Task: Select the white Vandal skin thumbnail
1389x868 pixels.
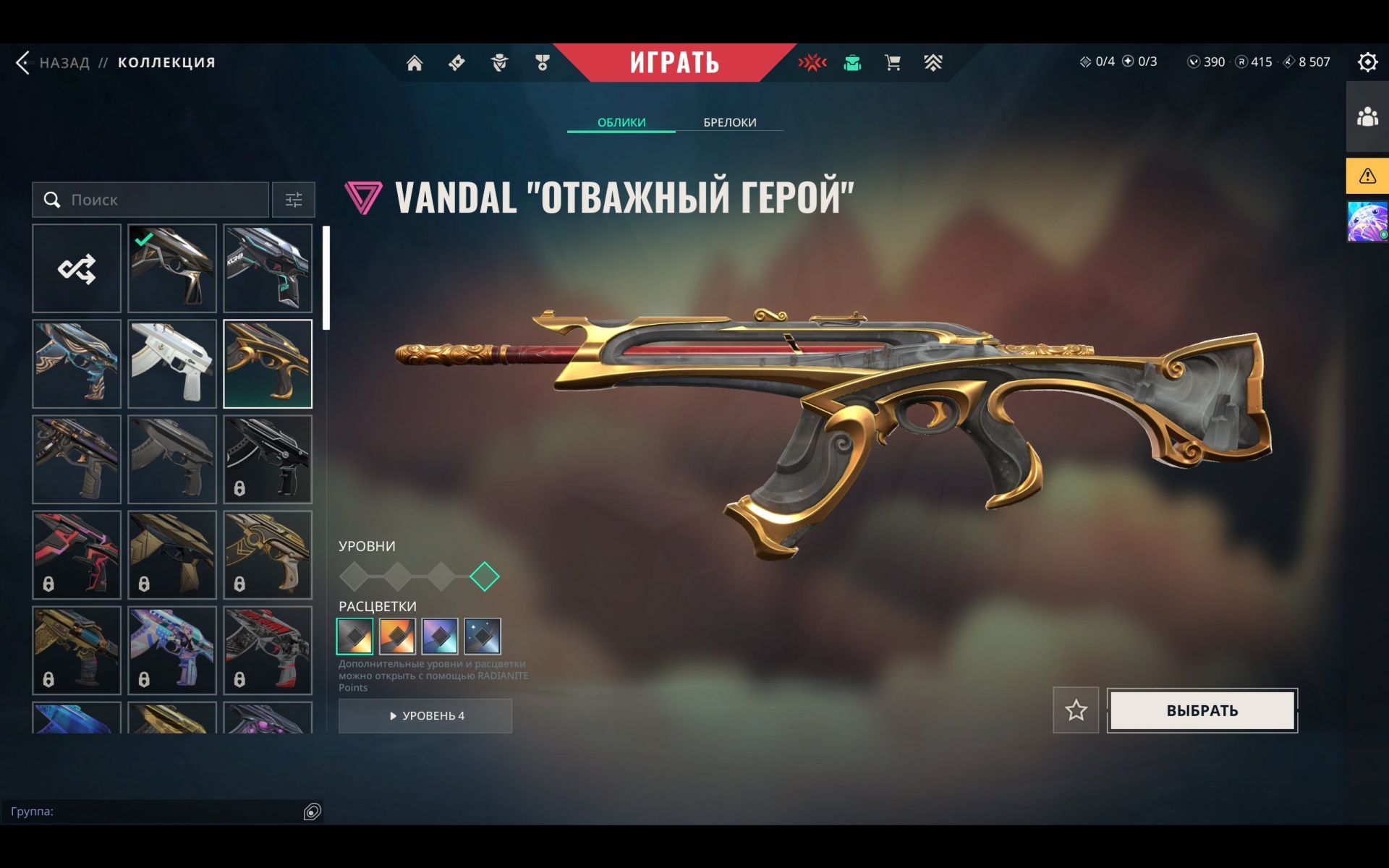Action: [172, 364]
